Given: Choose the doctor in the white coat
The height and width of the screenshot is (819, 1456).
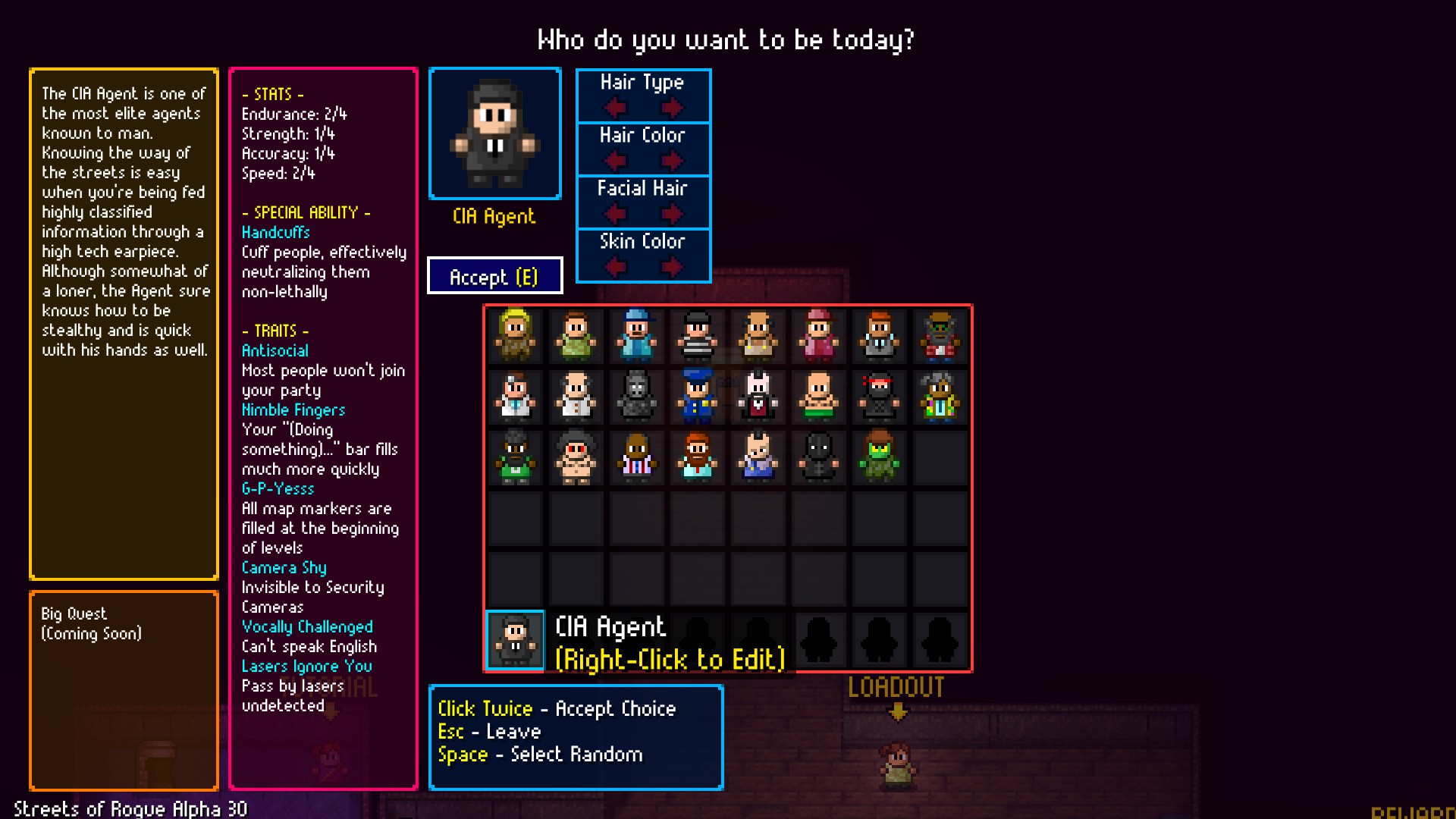Looking at the screenshot, I should click(516, 398).
